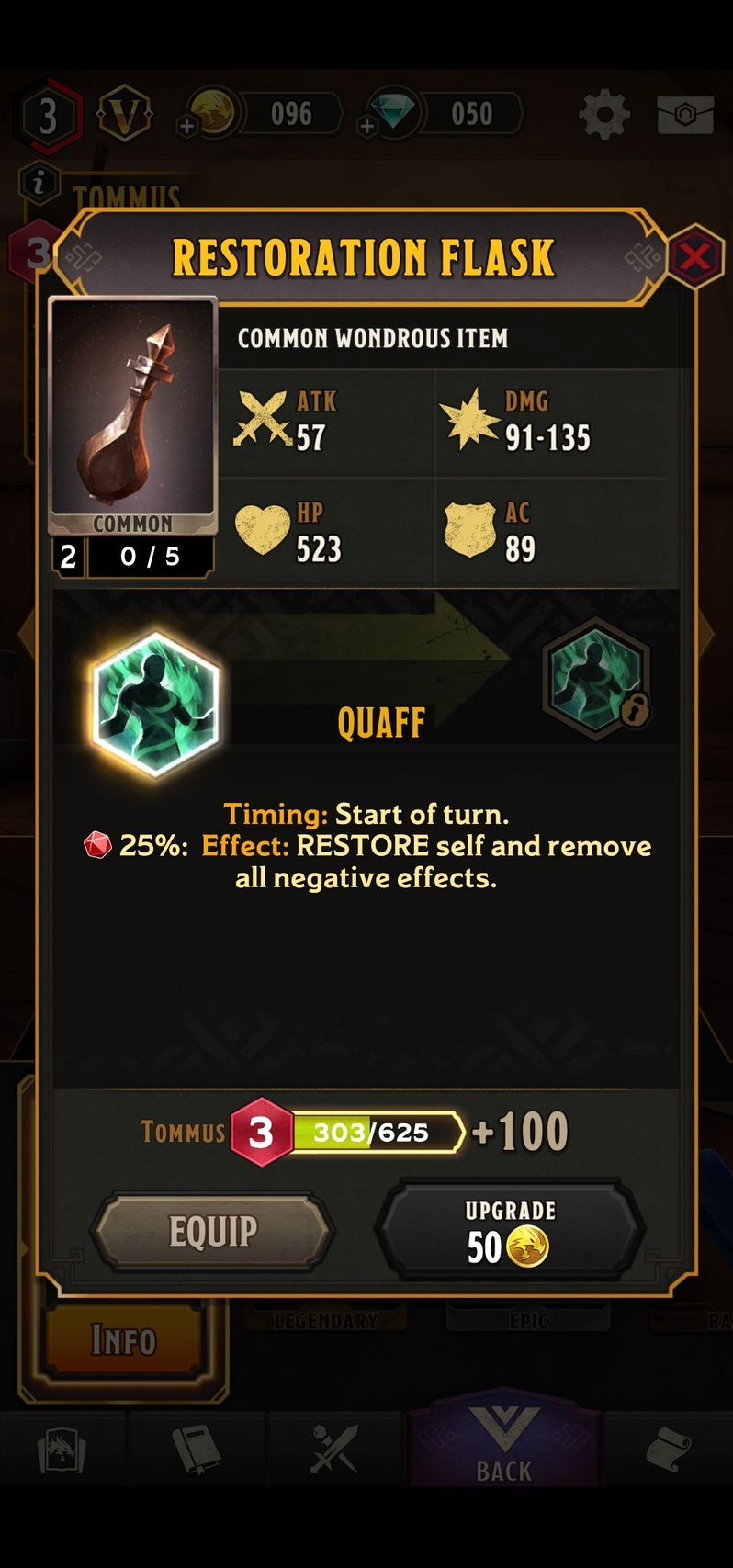Tap the info icon beside Tommus
The image size is (733, 1568).
tap(39, 183)
